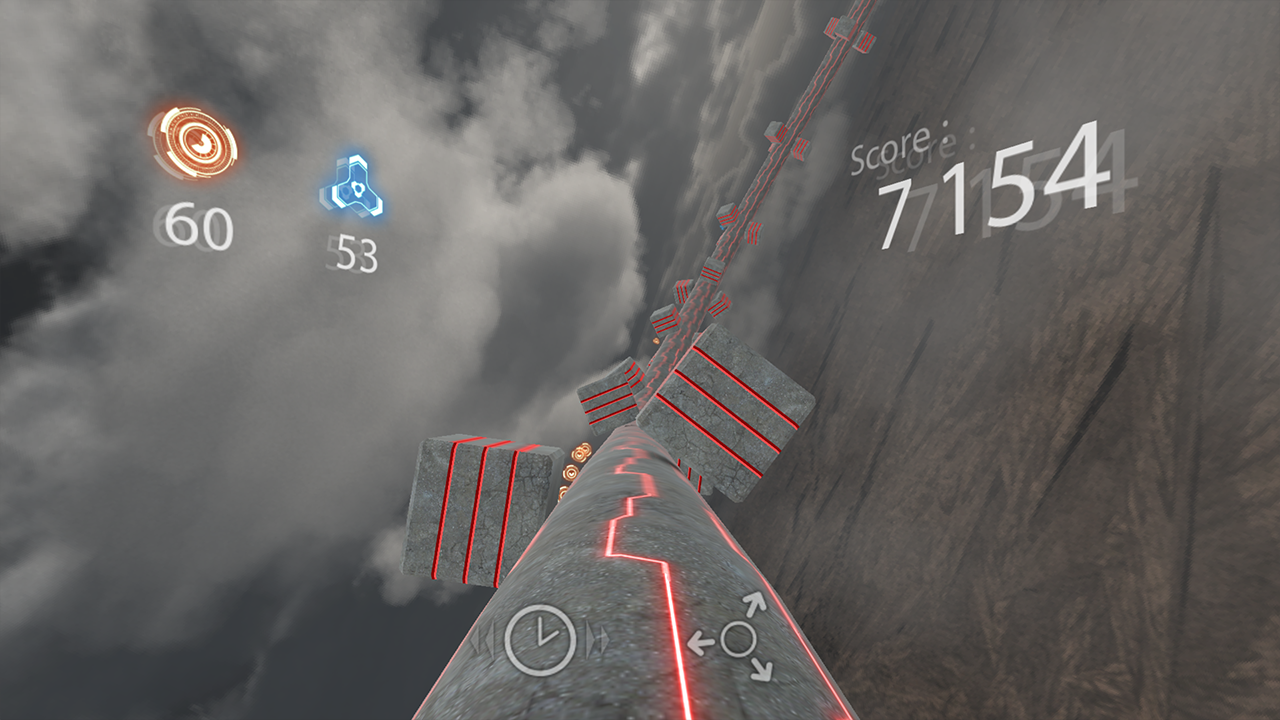
Task: Click the clock face time-control icon
Action: click(x=540, y=640)
